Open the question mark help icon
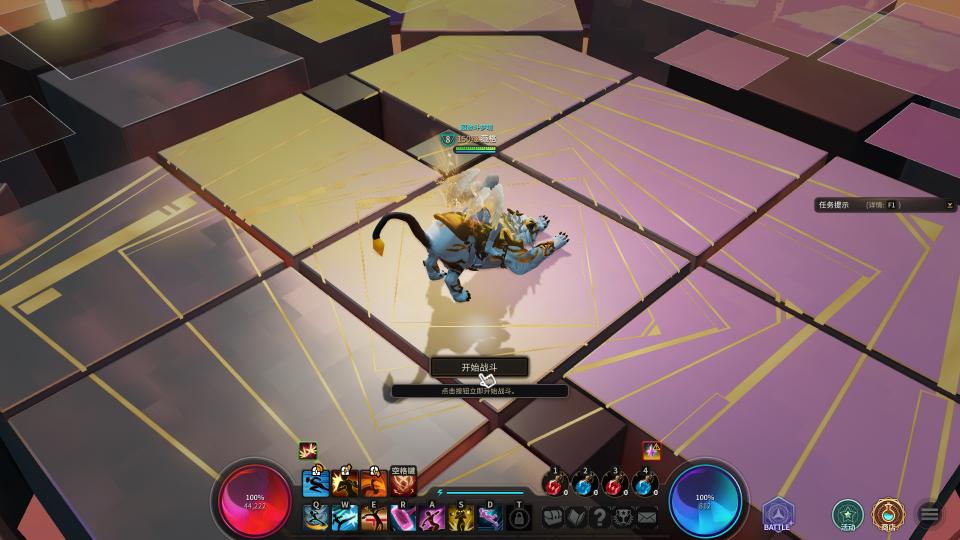Image resolution: width=960 pixels, height=540 pixels. point(600,517)
